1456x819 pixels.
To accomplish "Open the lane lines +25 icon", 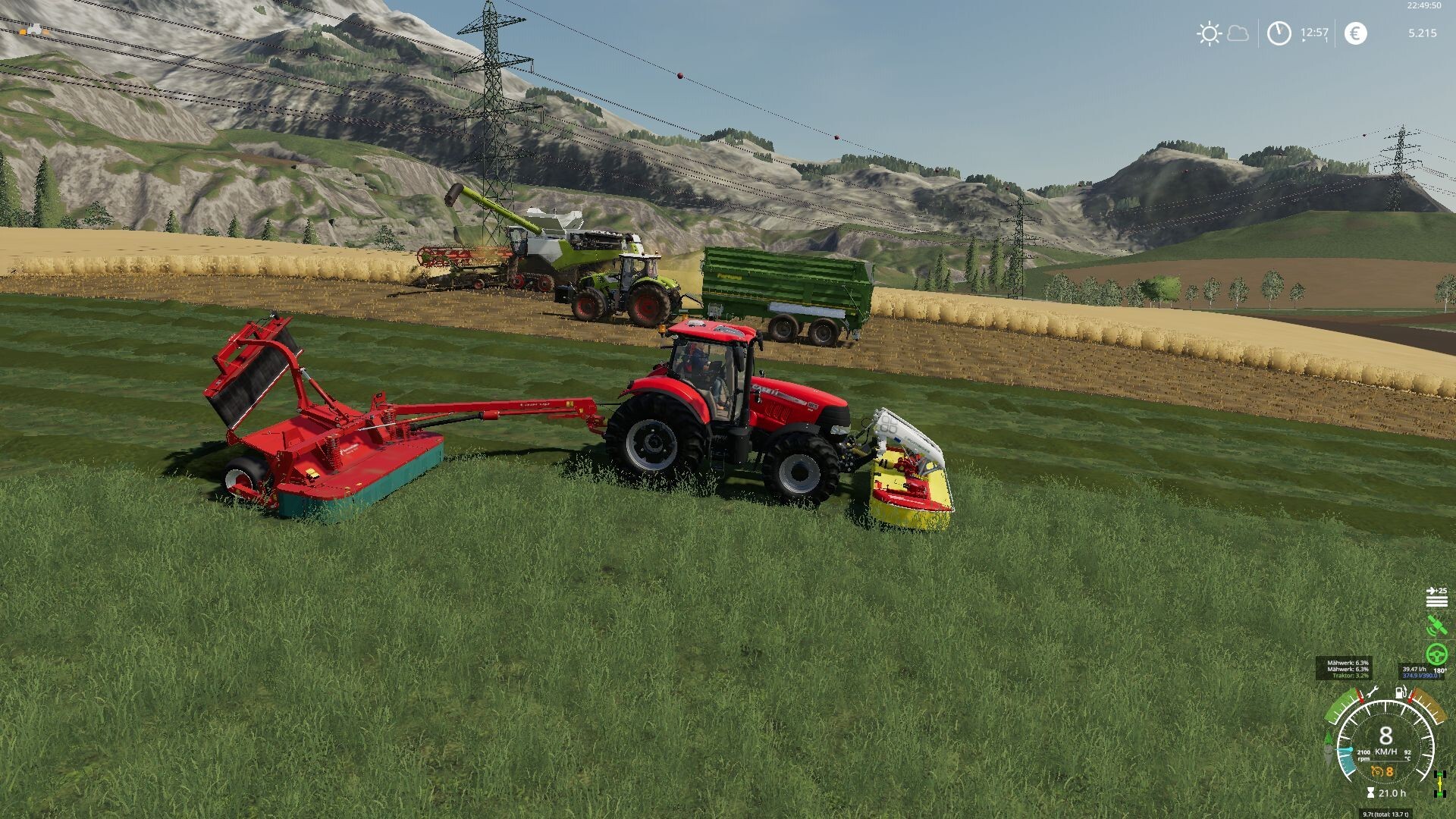I will point(1436,597).
